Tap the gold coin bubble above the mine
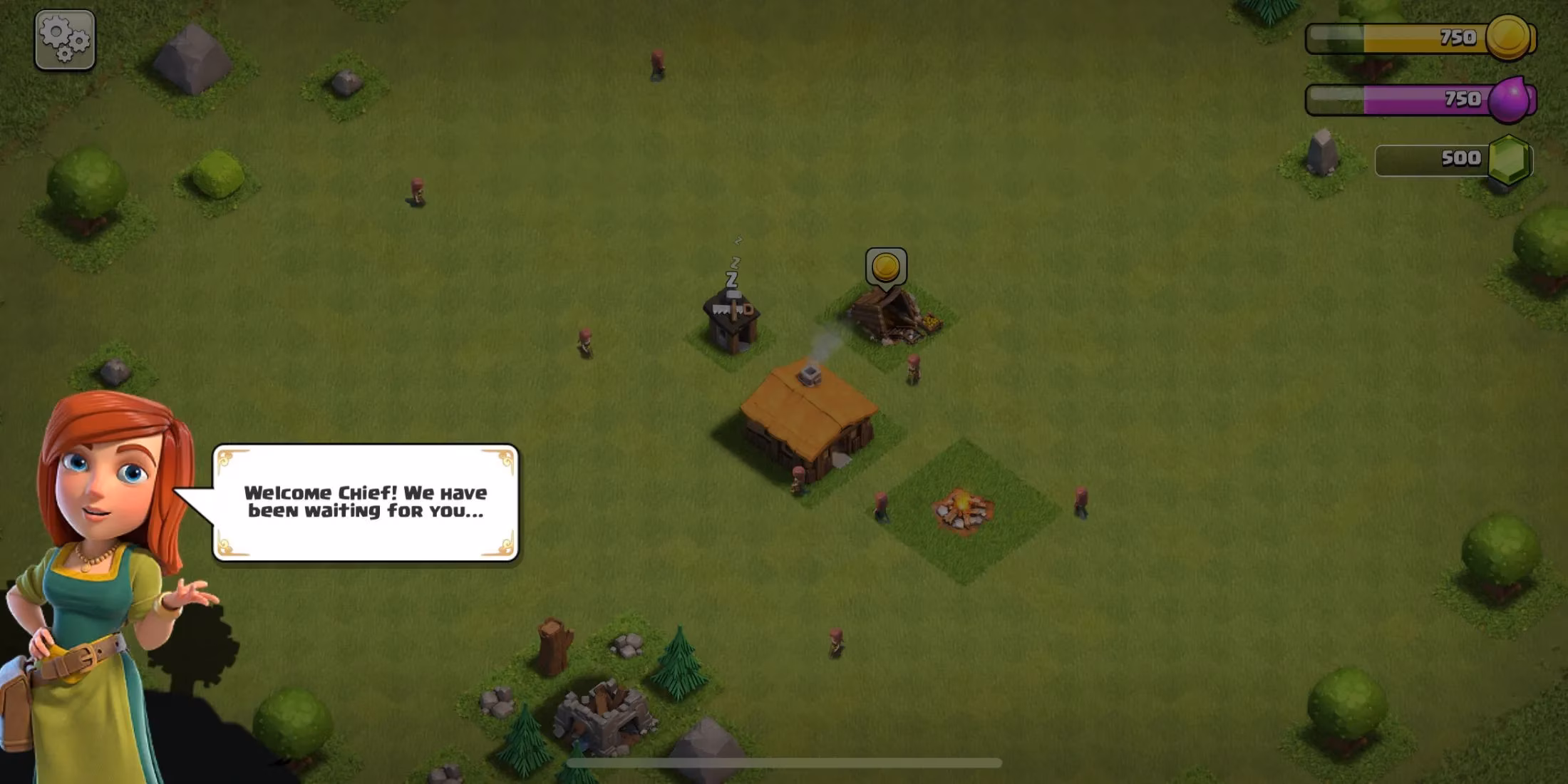The image size is (1568, 784). coord(886,266)
